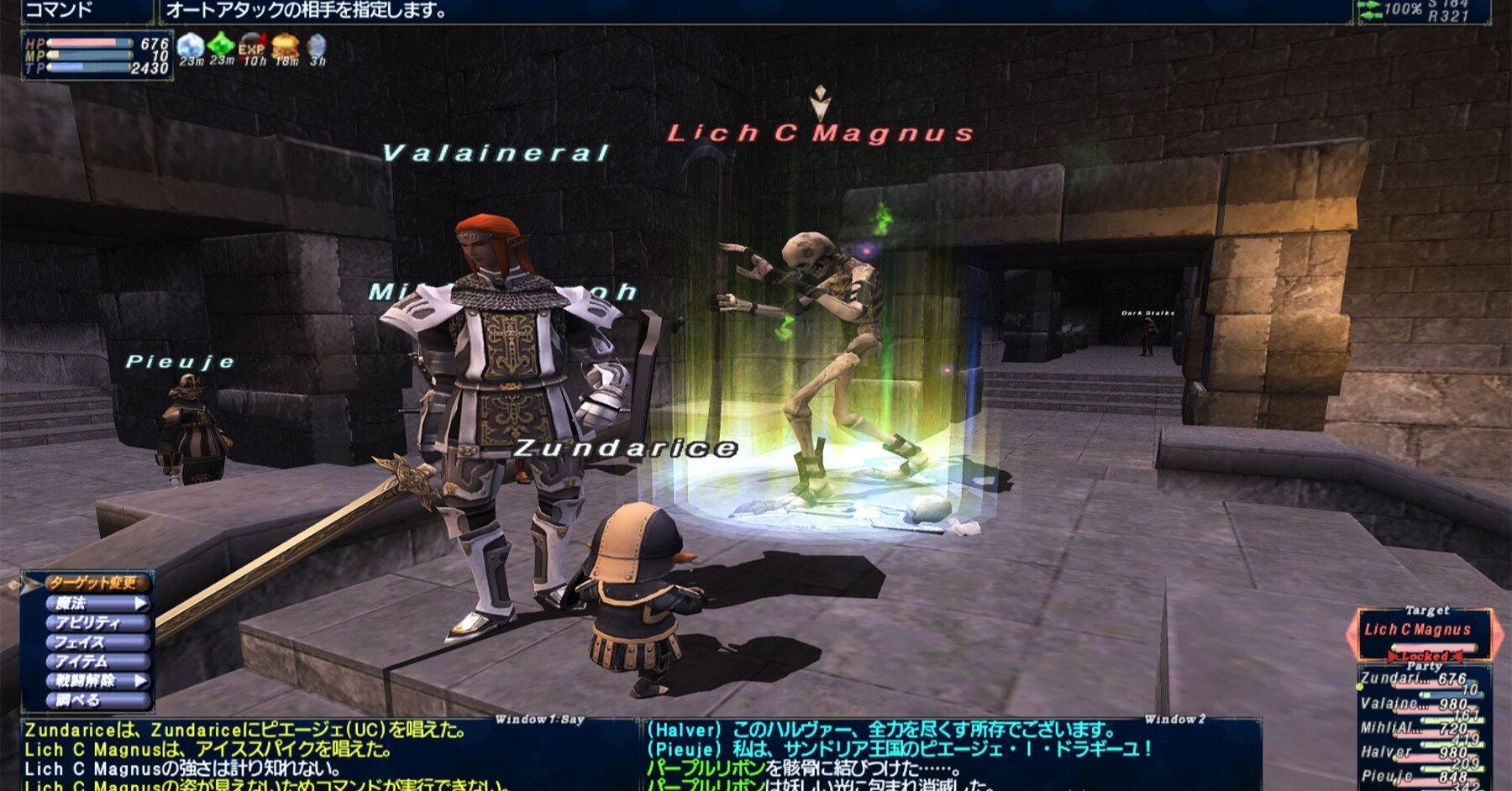Open the 戦闘解除 submenu arrow

pyautogui.click(x=142, y=682)
